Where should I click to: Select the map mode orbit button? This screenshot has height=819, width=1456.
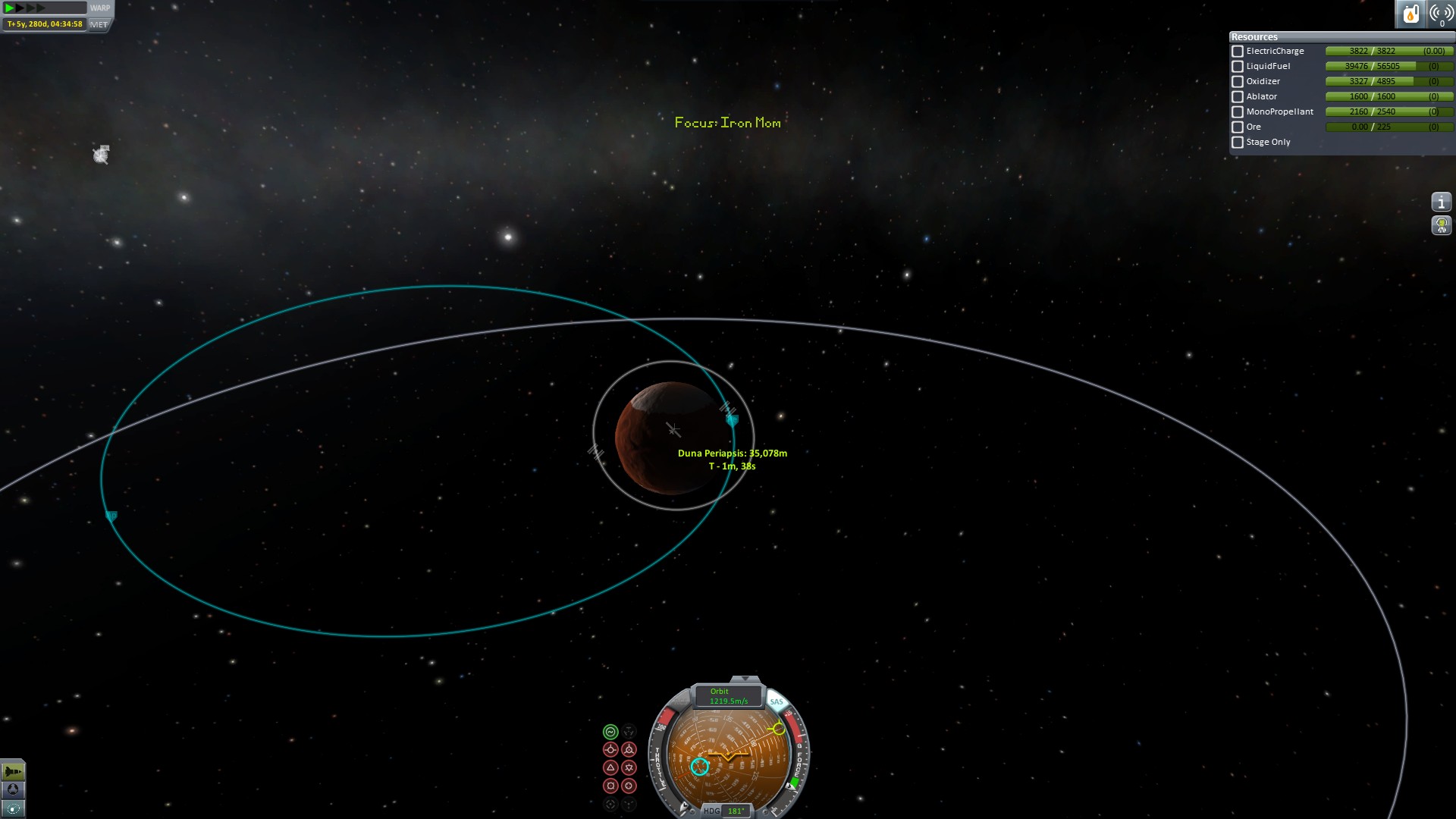(13, 808)
